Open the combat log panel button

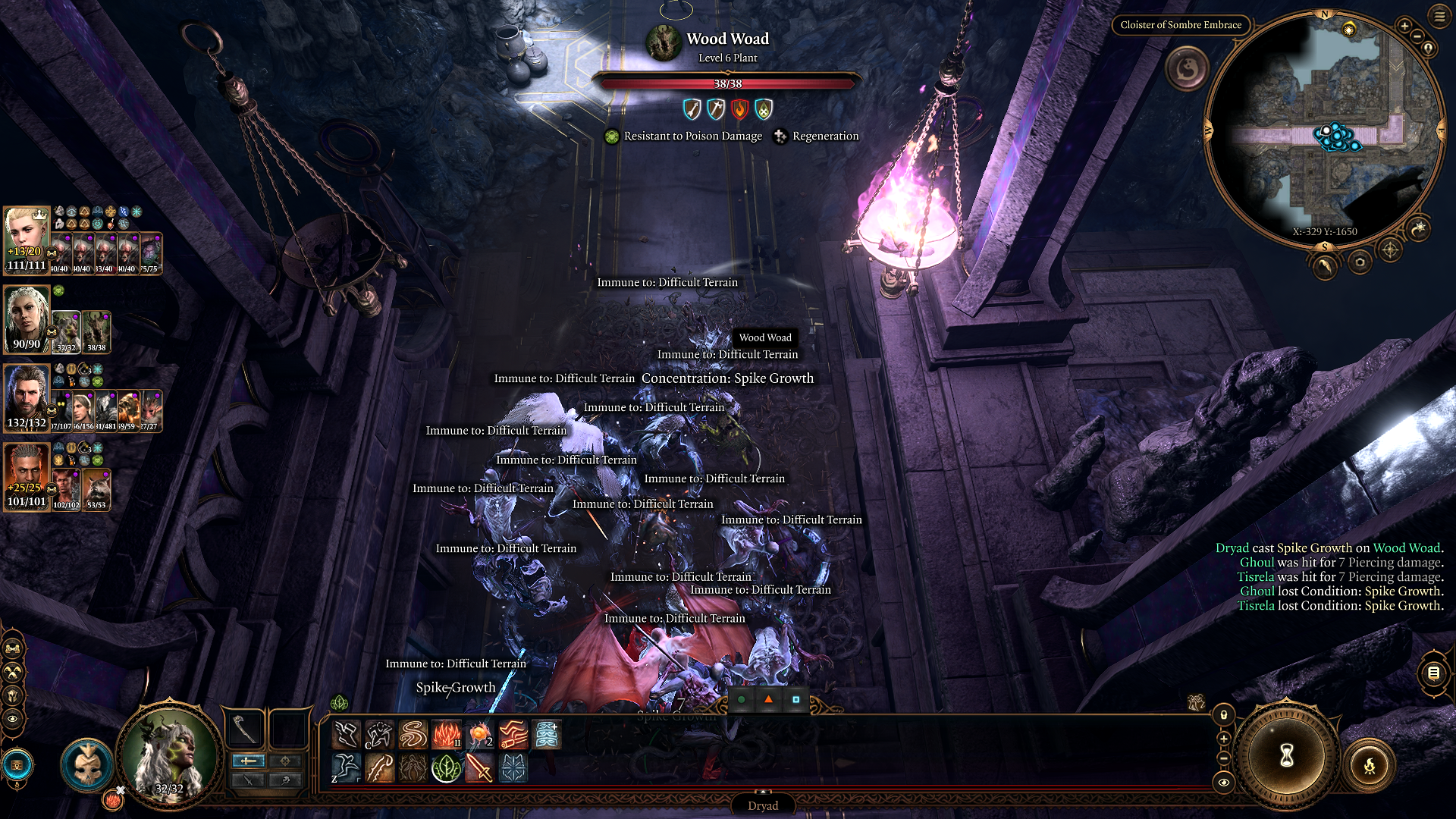pos(1433,673)
